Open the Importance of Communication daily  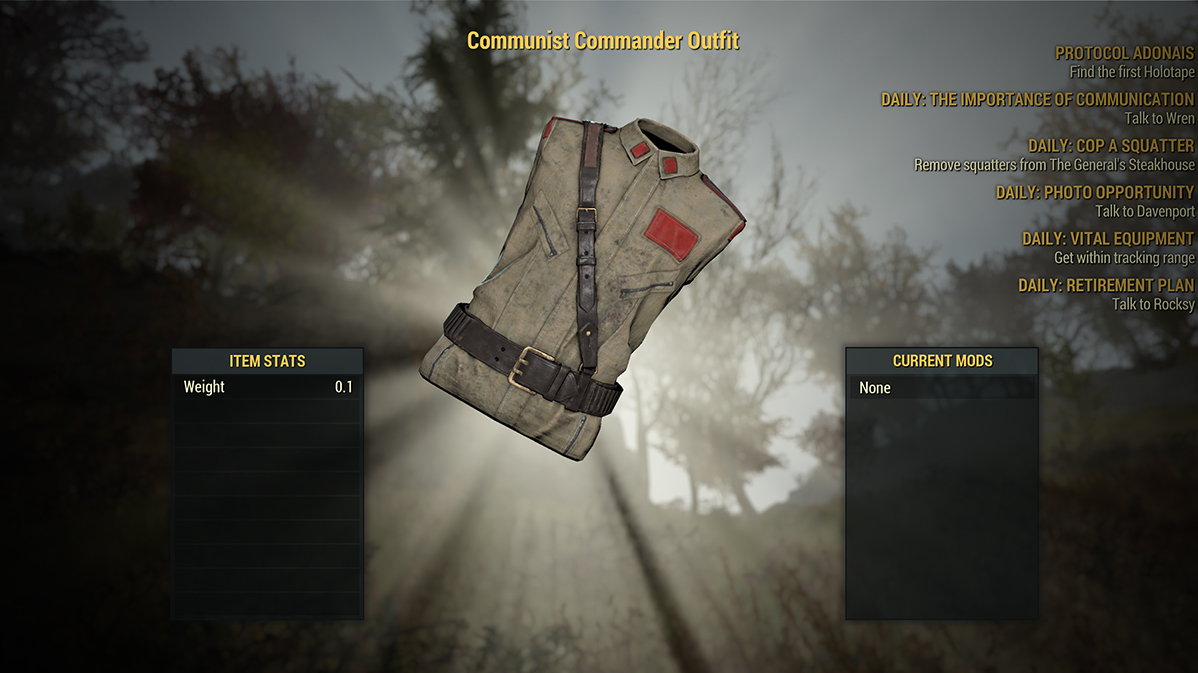pos(1037,100)
